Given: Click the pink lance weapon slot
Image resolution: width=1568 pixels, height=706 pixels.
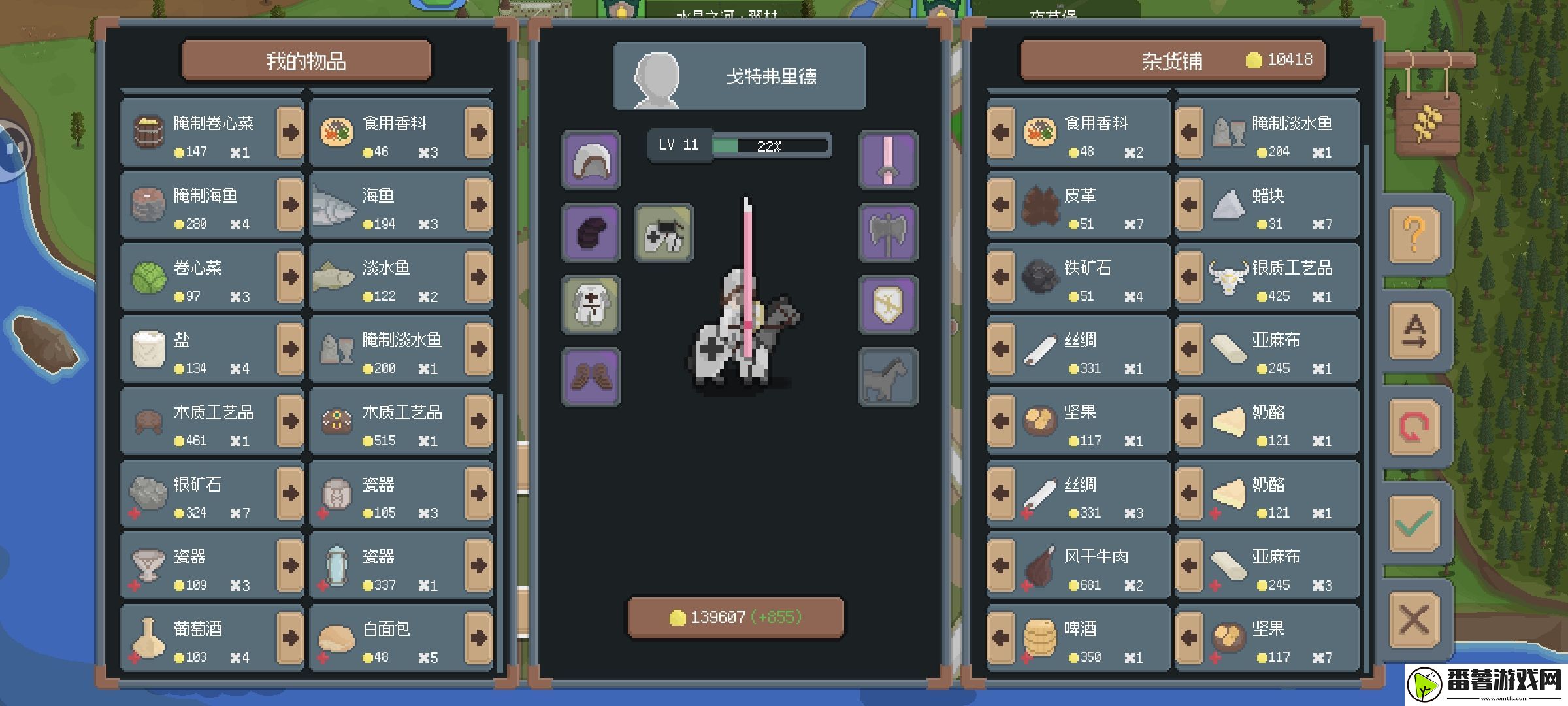Looking at the screenshot, I should point(888,161).
